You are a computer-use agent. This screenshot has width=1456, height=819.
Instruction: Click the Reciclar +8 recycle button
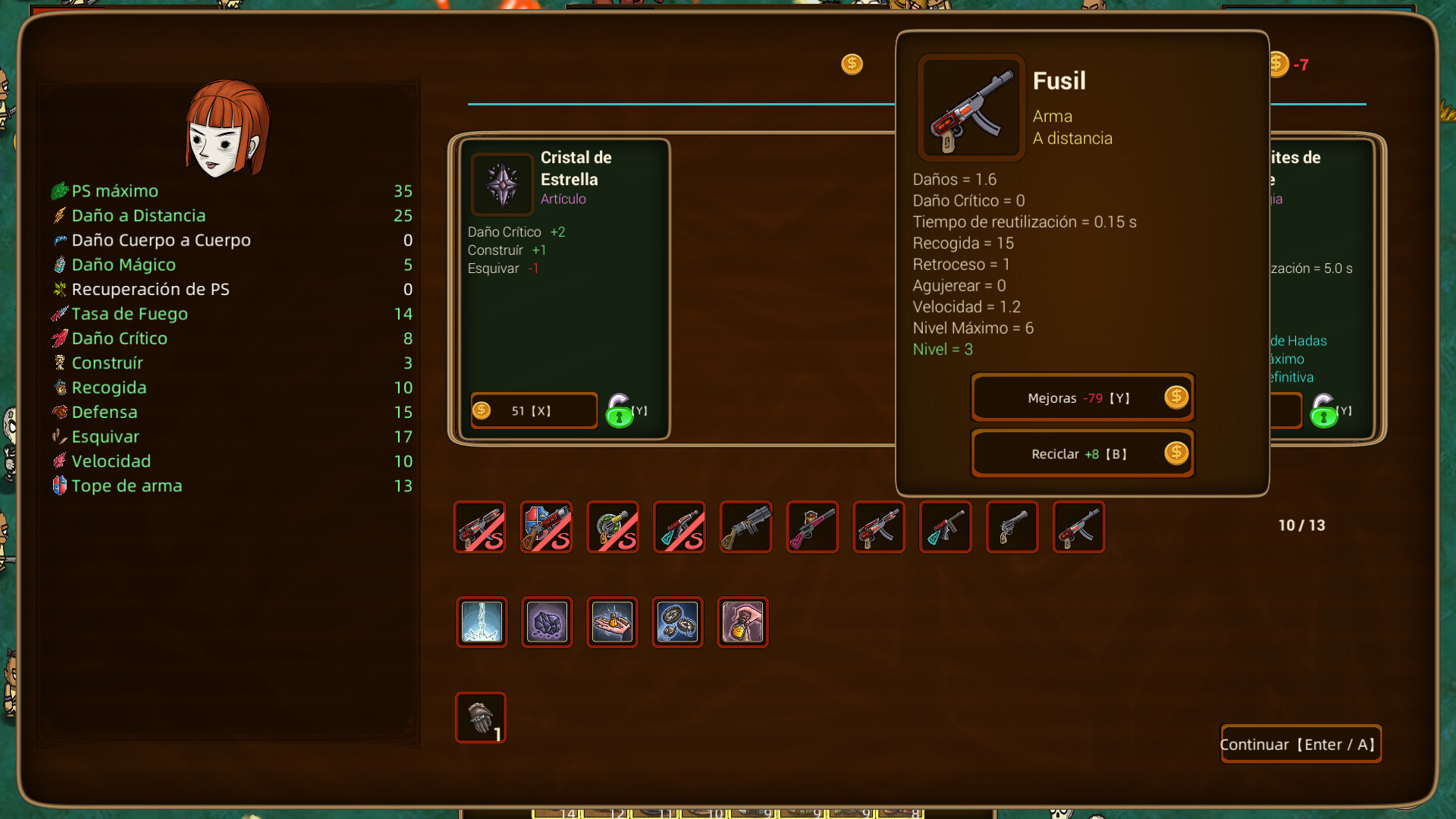tap(1082, 453)
